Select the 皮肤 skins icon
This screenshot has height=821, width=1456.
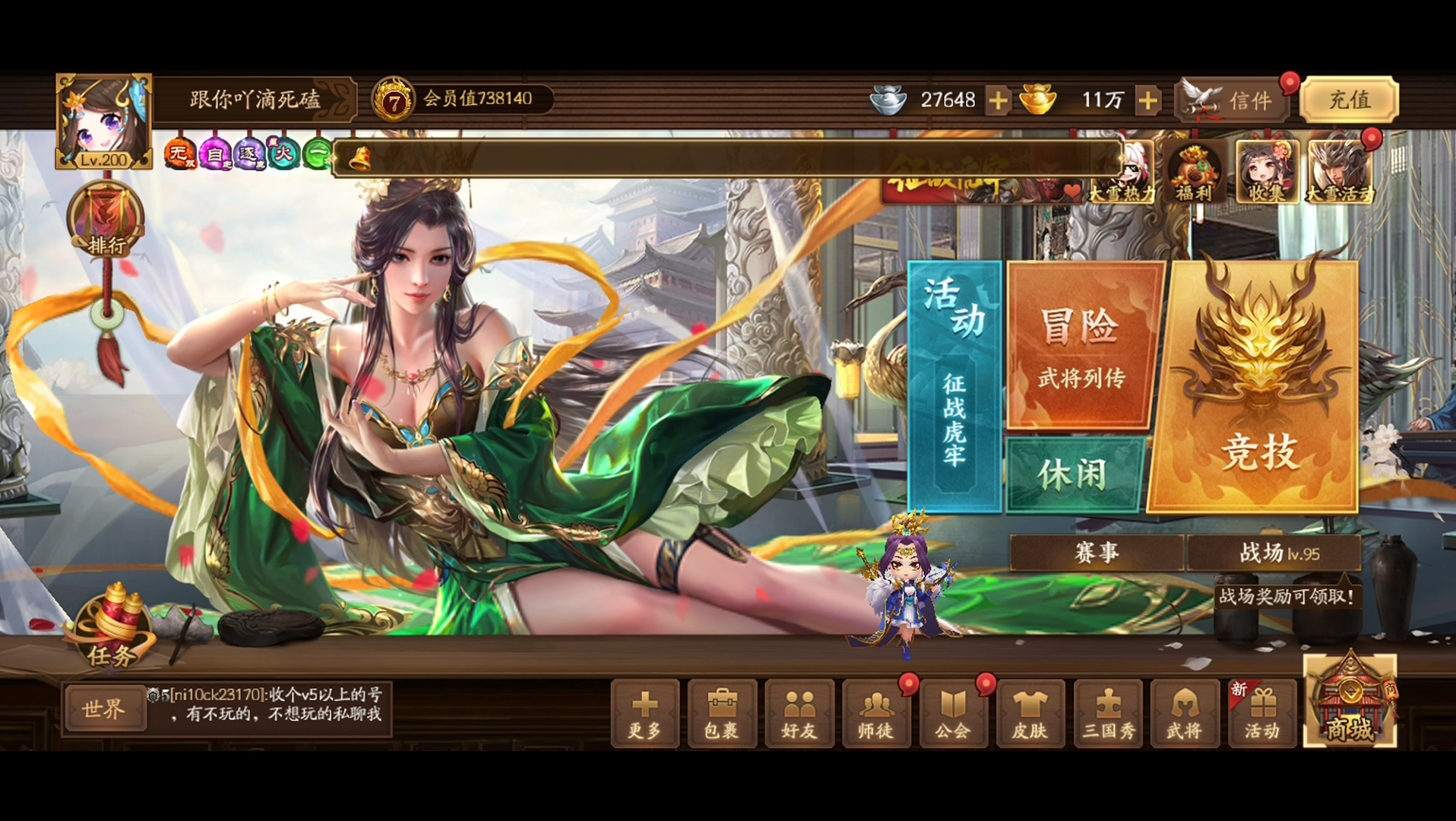[1032, 715]
